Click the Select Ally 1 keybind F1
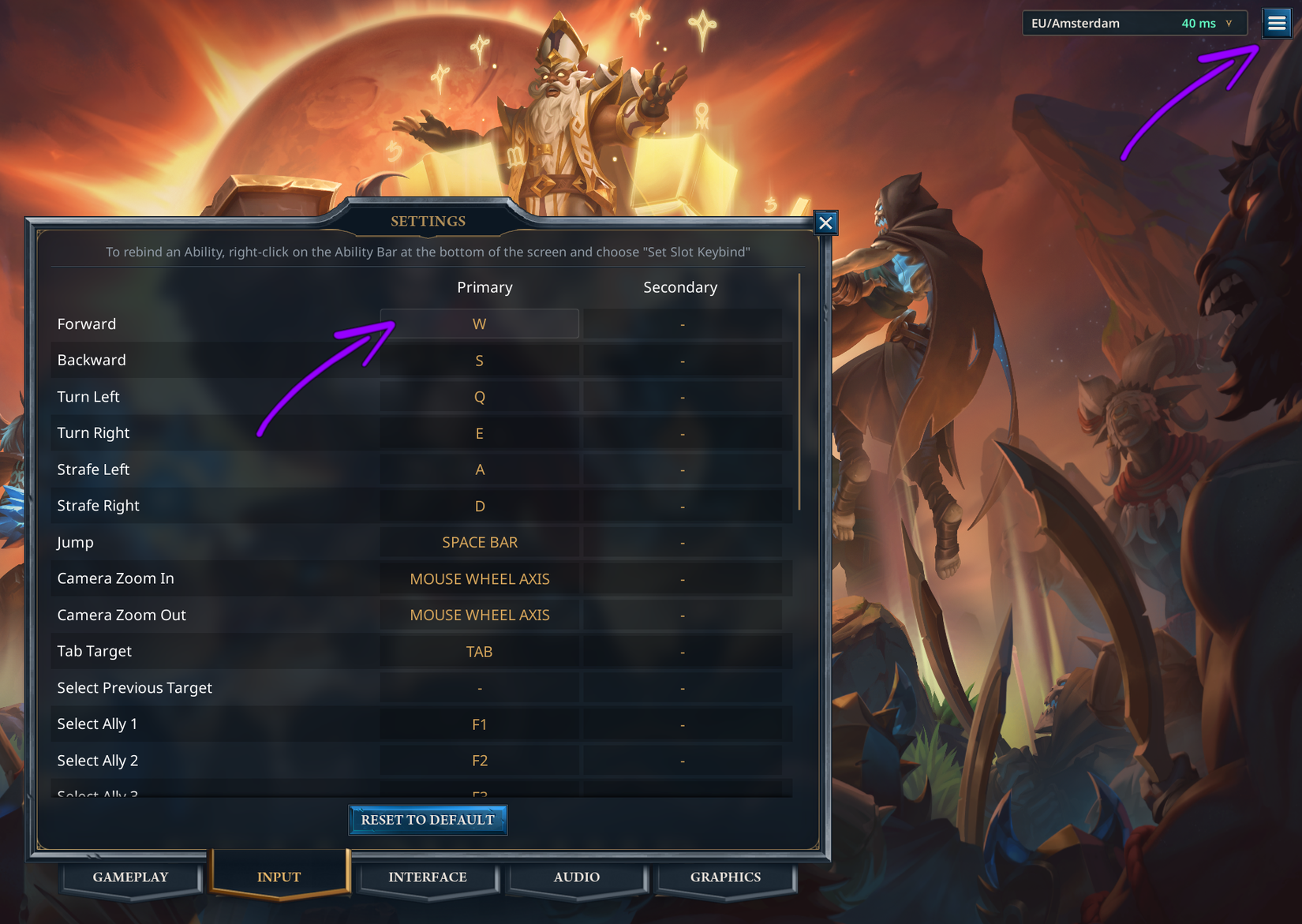Image resolution: width=1302 pixels, height=924 pixels. (479, 724)
